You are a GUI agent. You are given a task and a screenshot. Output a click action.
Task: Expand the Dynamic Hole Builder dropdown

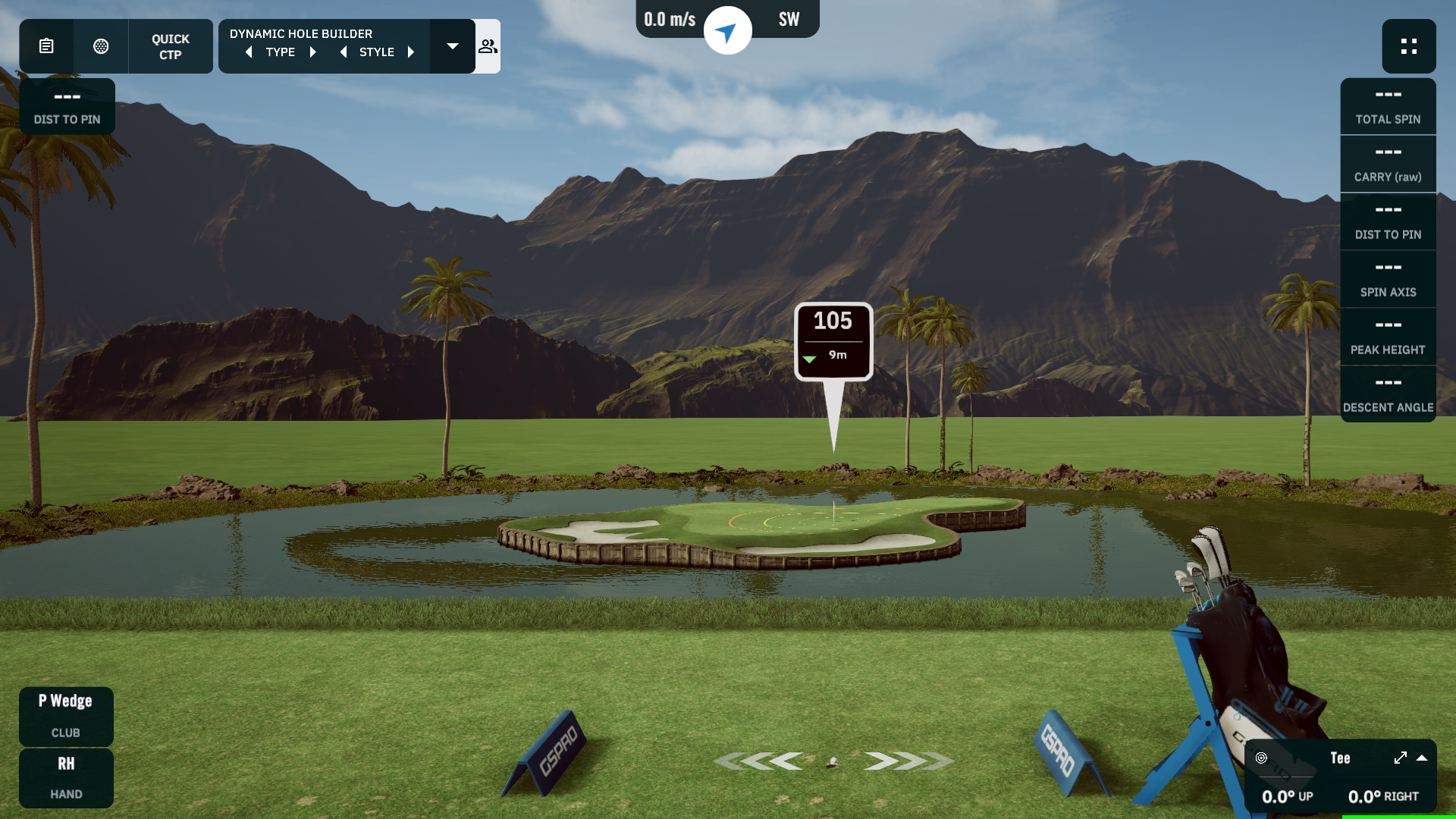[x=453, y=46]
